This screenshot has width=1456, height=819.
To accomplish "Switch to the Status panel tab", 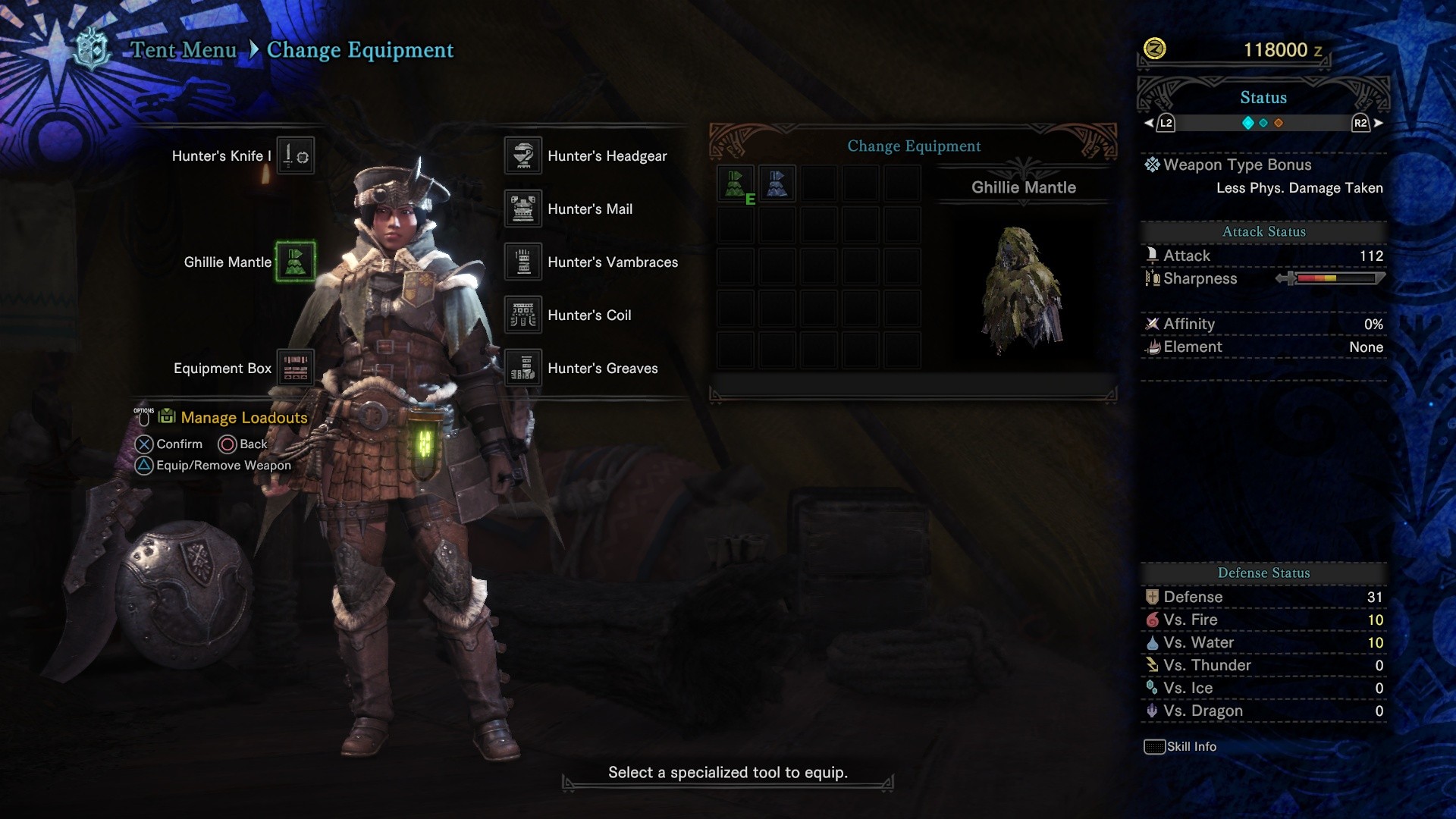I will pyautogui.click(x=1262, y=97).
